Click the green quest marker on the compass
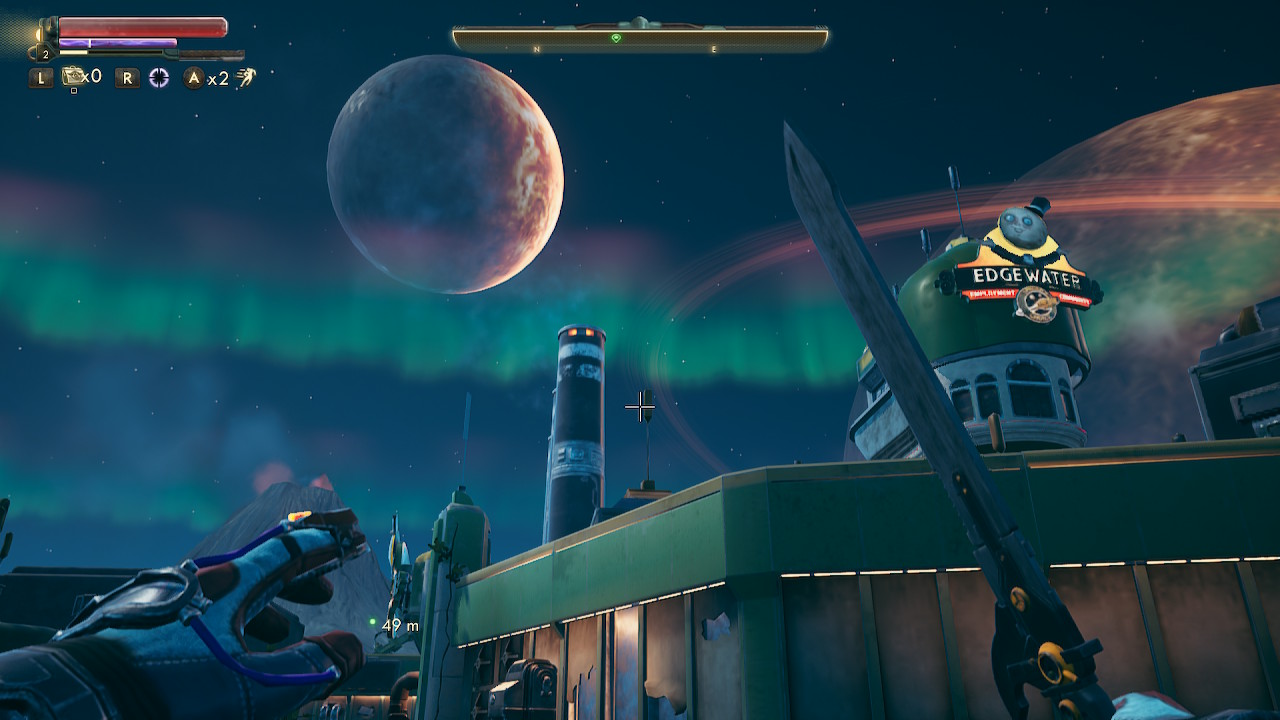Image resolution: width=1280 pixels, height=720 pixels. tap(616, 38)
